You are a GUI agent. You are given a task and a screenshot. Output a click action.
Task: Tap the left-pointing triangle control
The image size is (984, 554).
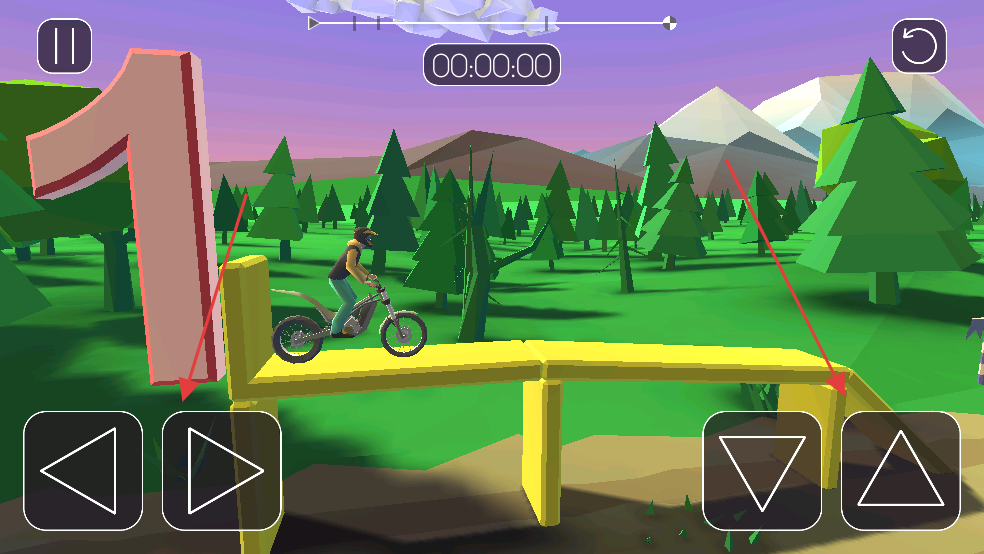83,470
